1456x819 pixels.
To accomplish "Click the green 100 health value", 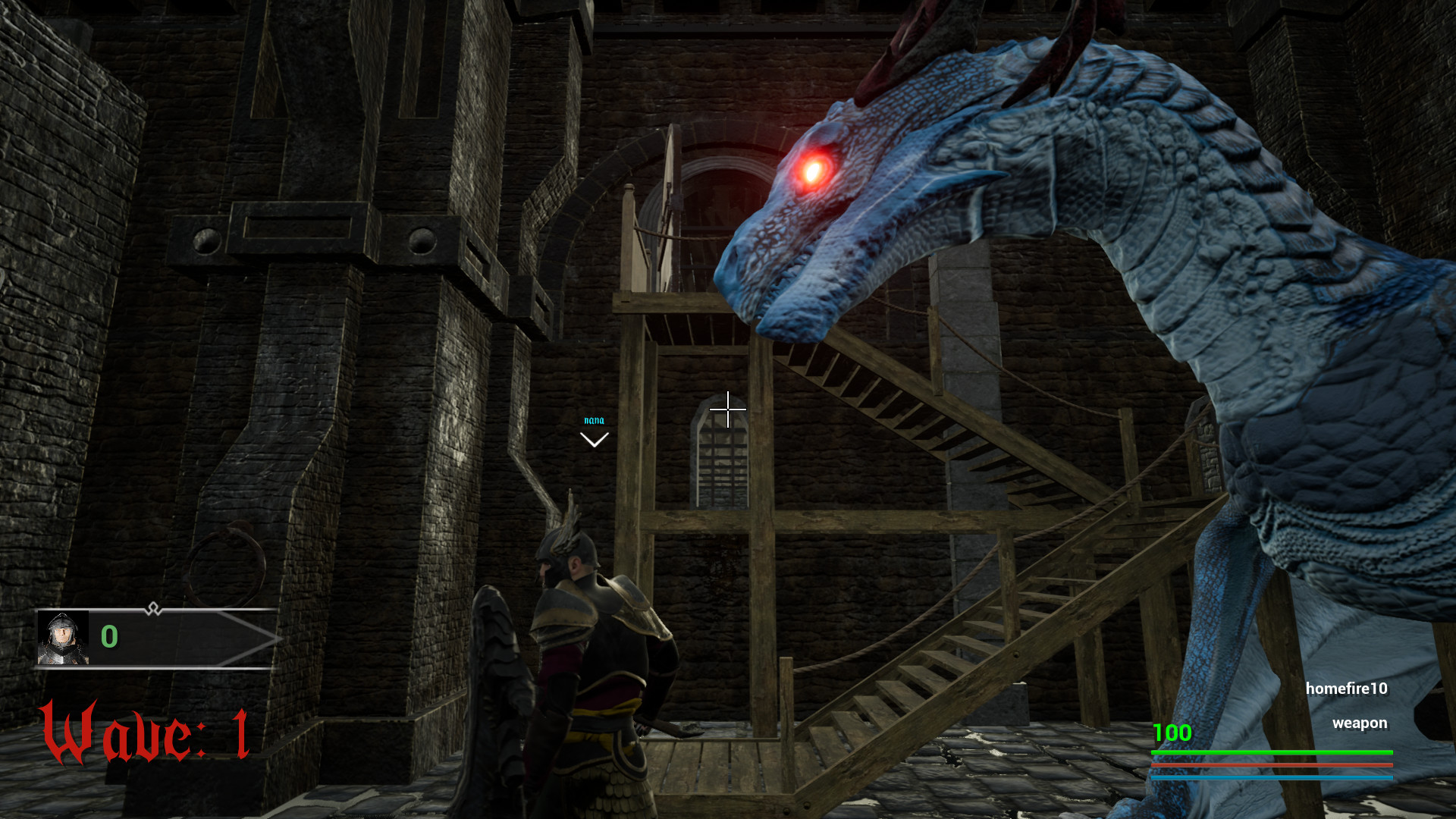I will (x=1171, y=734).
